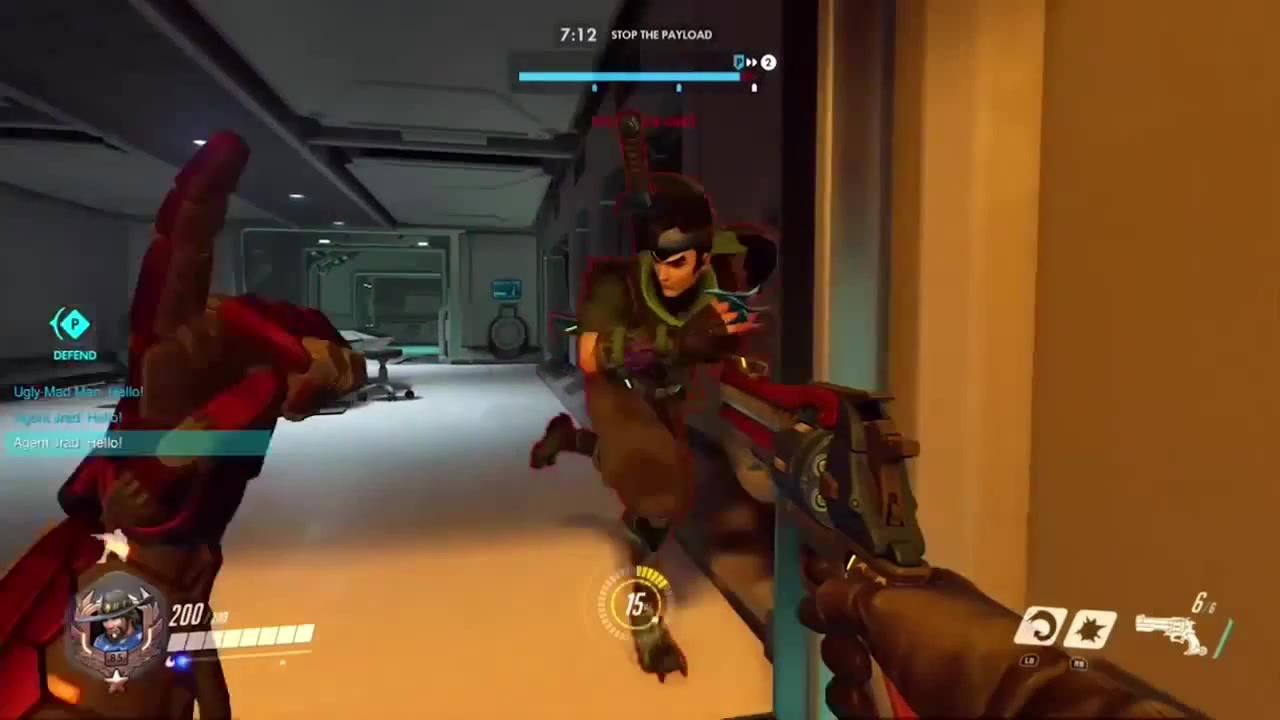Click the payload marker icon above progress bar
Screen dimensions: 1280x720
[x=739, y=62]
